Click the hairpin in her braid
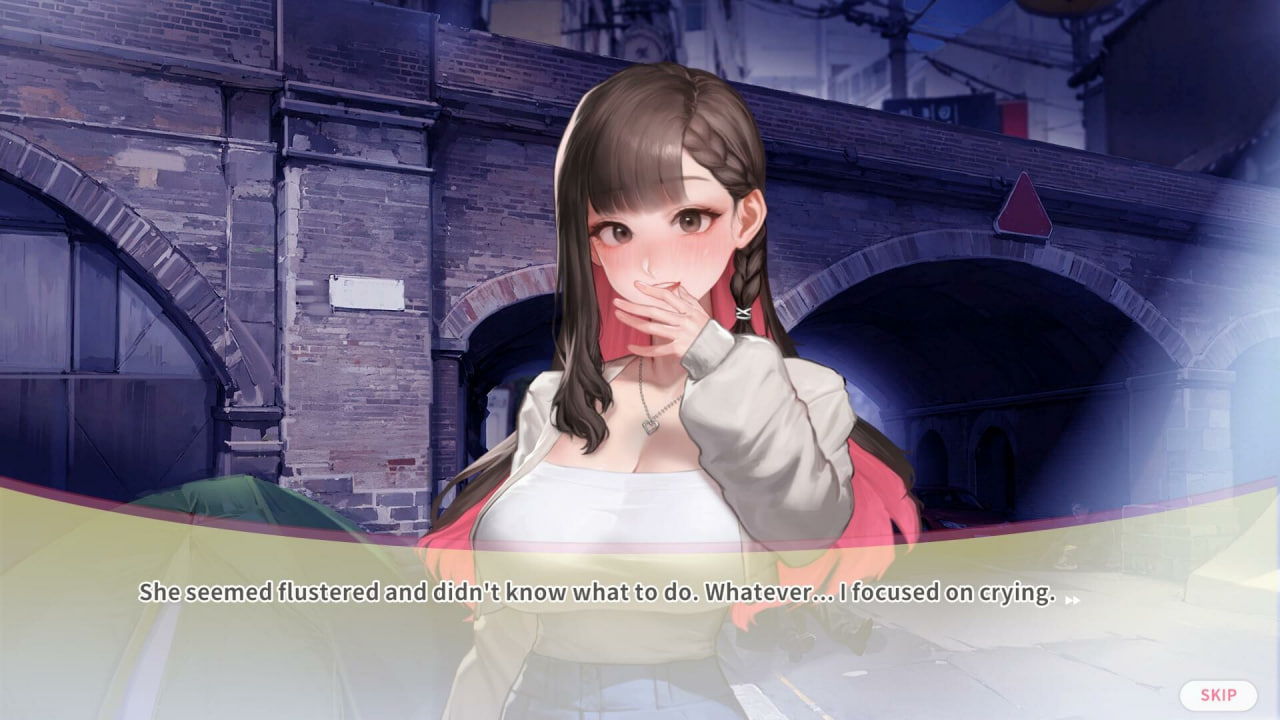 (744, 311)
